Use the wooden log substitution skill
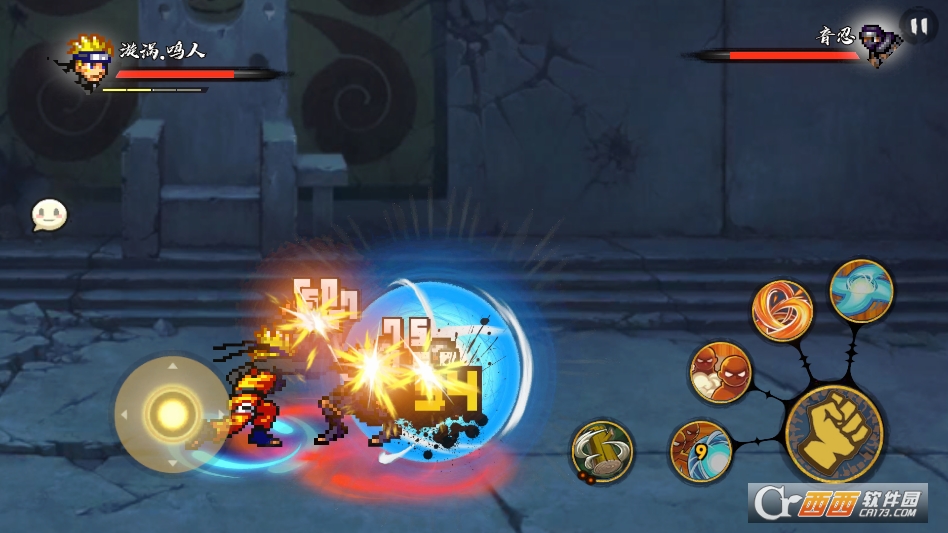948x533 pixels. [602, 451]
